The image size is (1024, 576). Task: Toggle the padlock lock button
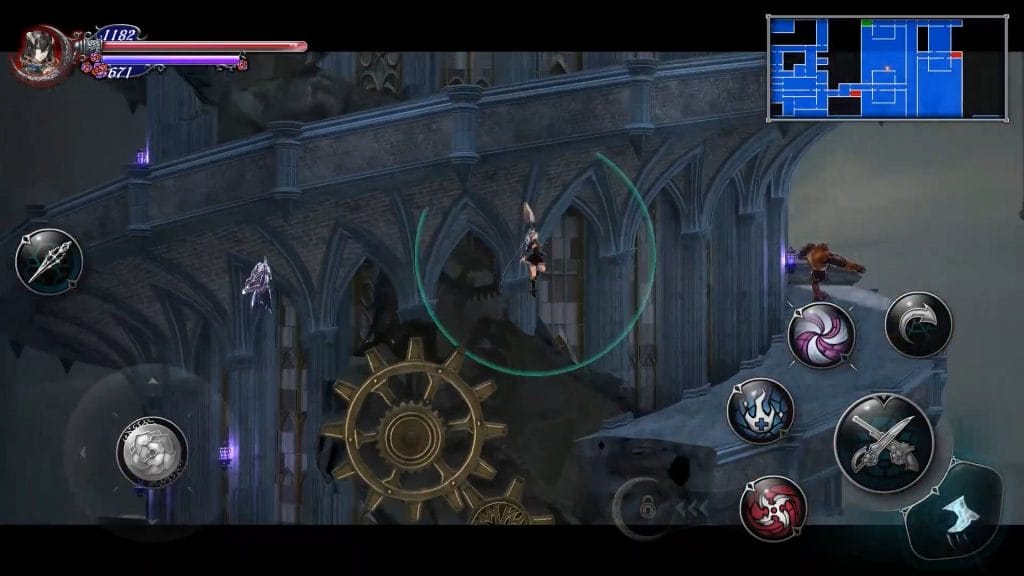click(x=647, y=507)
